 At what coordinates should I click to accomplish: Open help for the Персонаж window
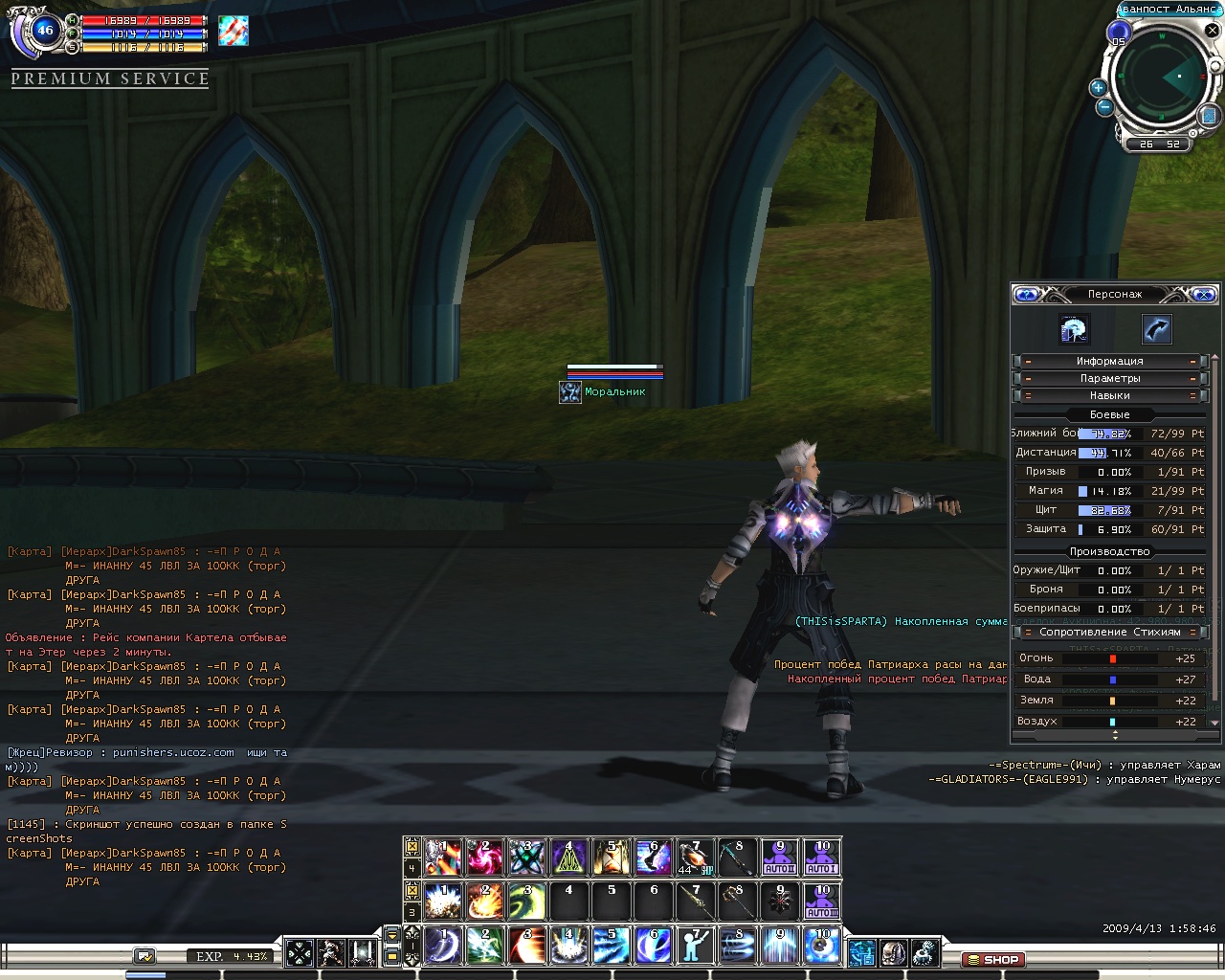(1026, 295)
